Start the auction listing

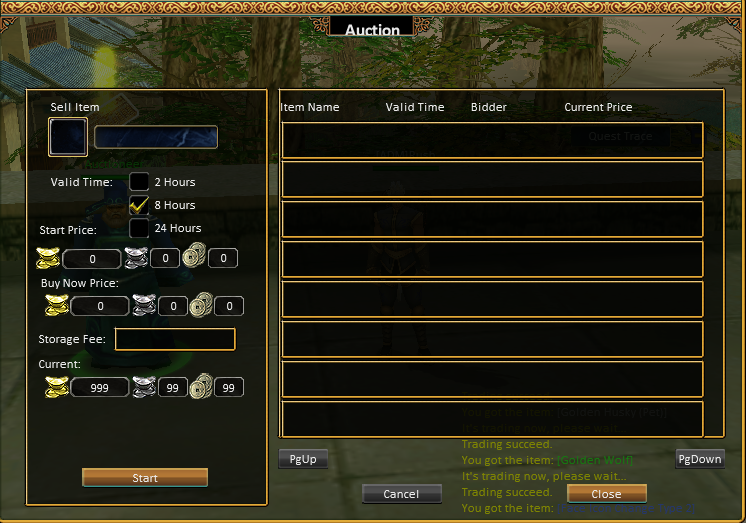[x=145, y=478]
